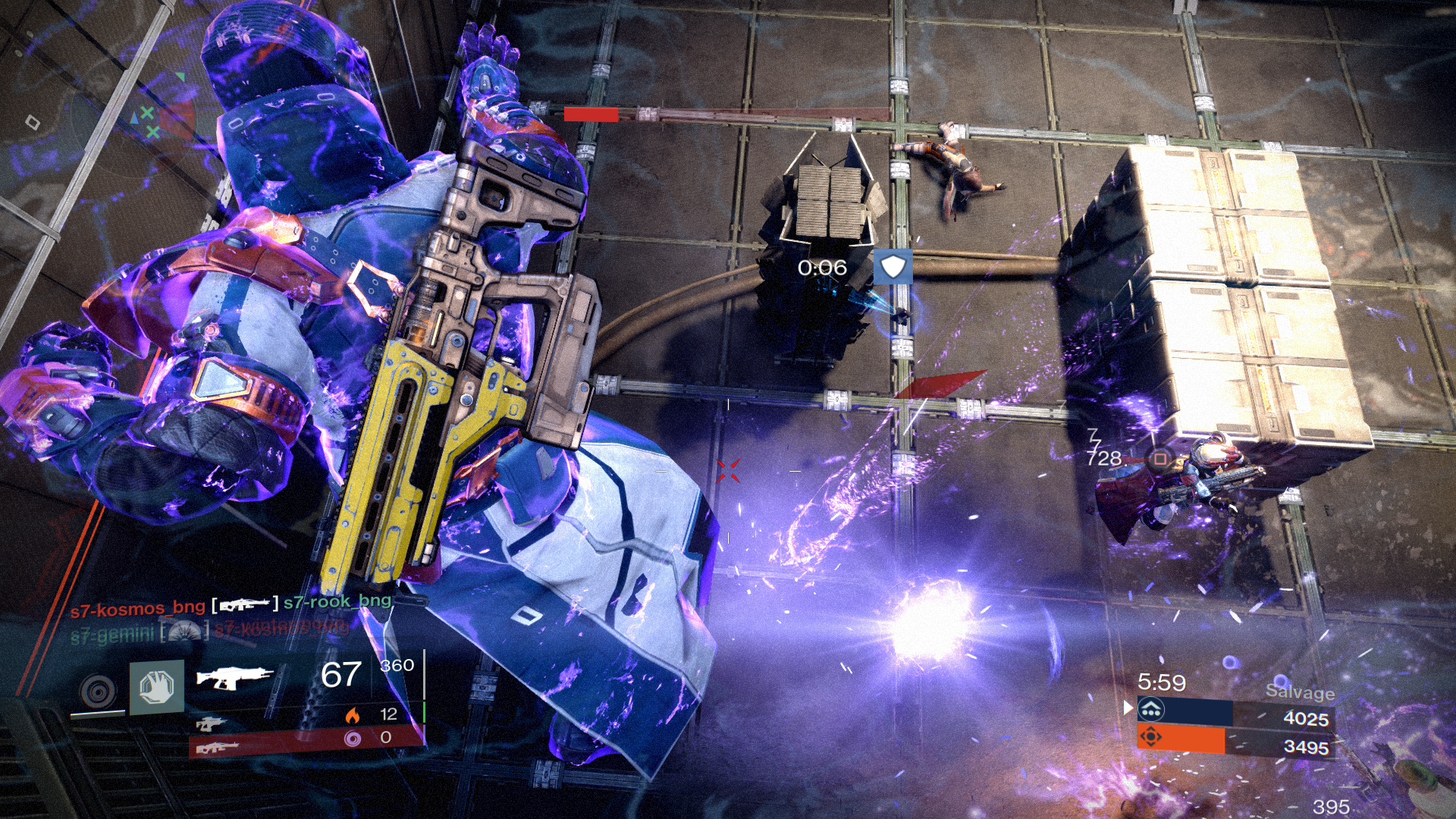The width and height of the screenshot is (1456, 819).
Task: Switch to the heavy weapon icon
Action: (218, 748)
